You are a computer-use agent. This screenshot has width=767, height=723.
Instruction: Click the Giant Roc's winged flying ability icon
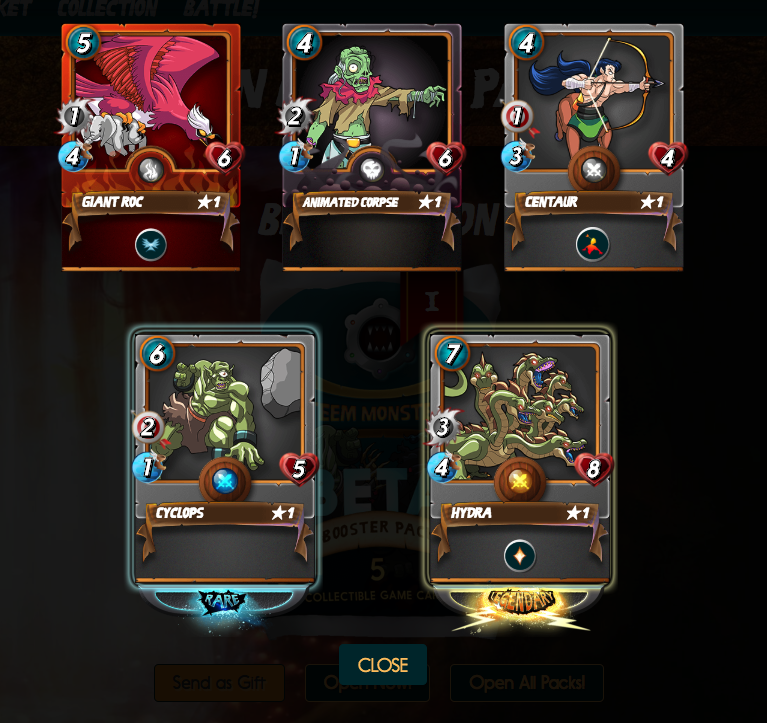pos(151,244)
